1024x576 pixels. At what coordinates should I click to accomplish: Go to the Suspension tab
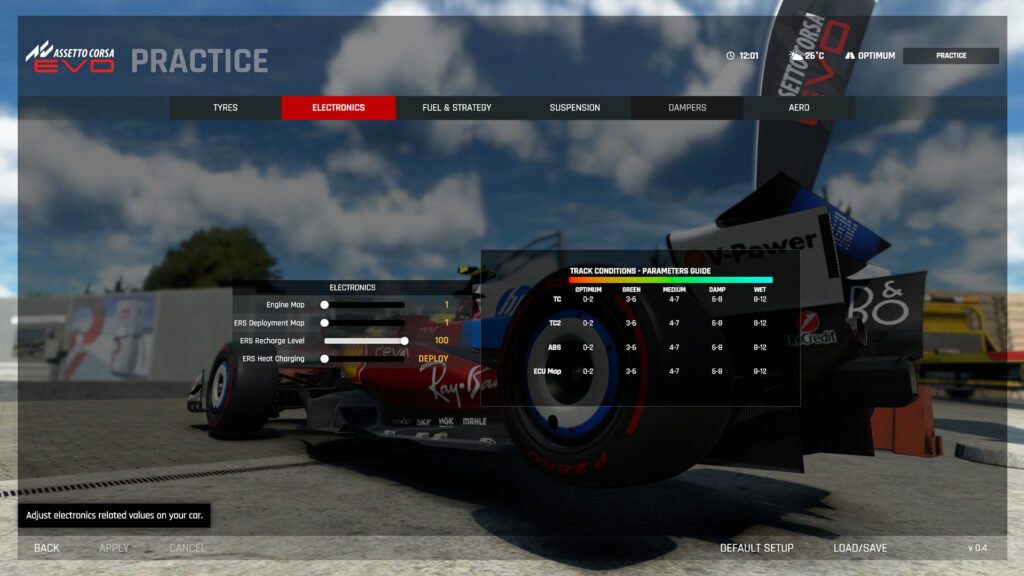(x=575, y=108)
